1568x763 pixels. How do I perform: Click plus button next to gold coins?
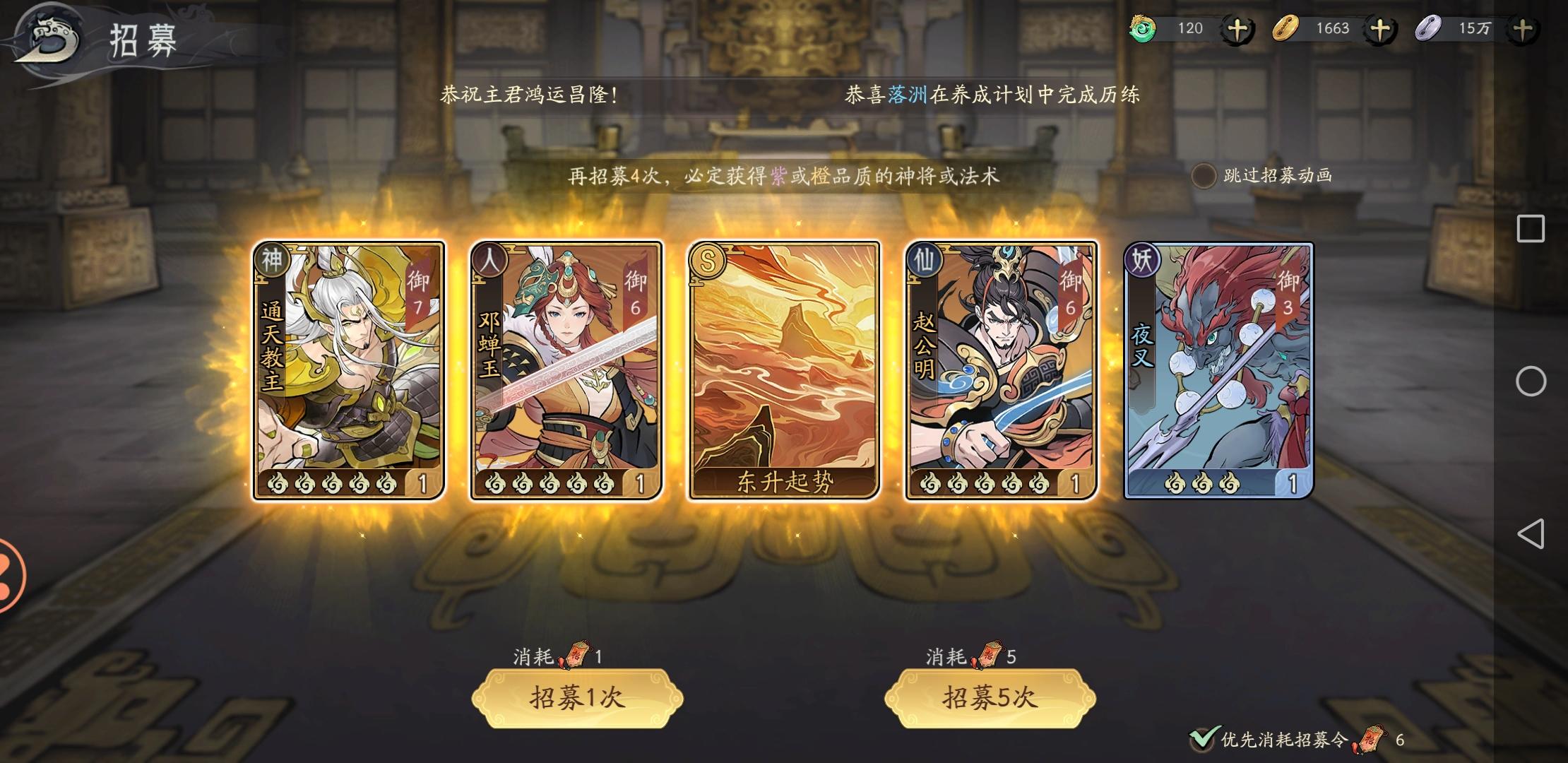pyautogui.click(x=1383, y=28)
